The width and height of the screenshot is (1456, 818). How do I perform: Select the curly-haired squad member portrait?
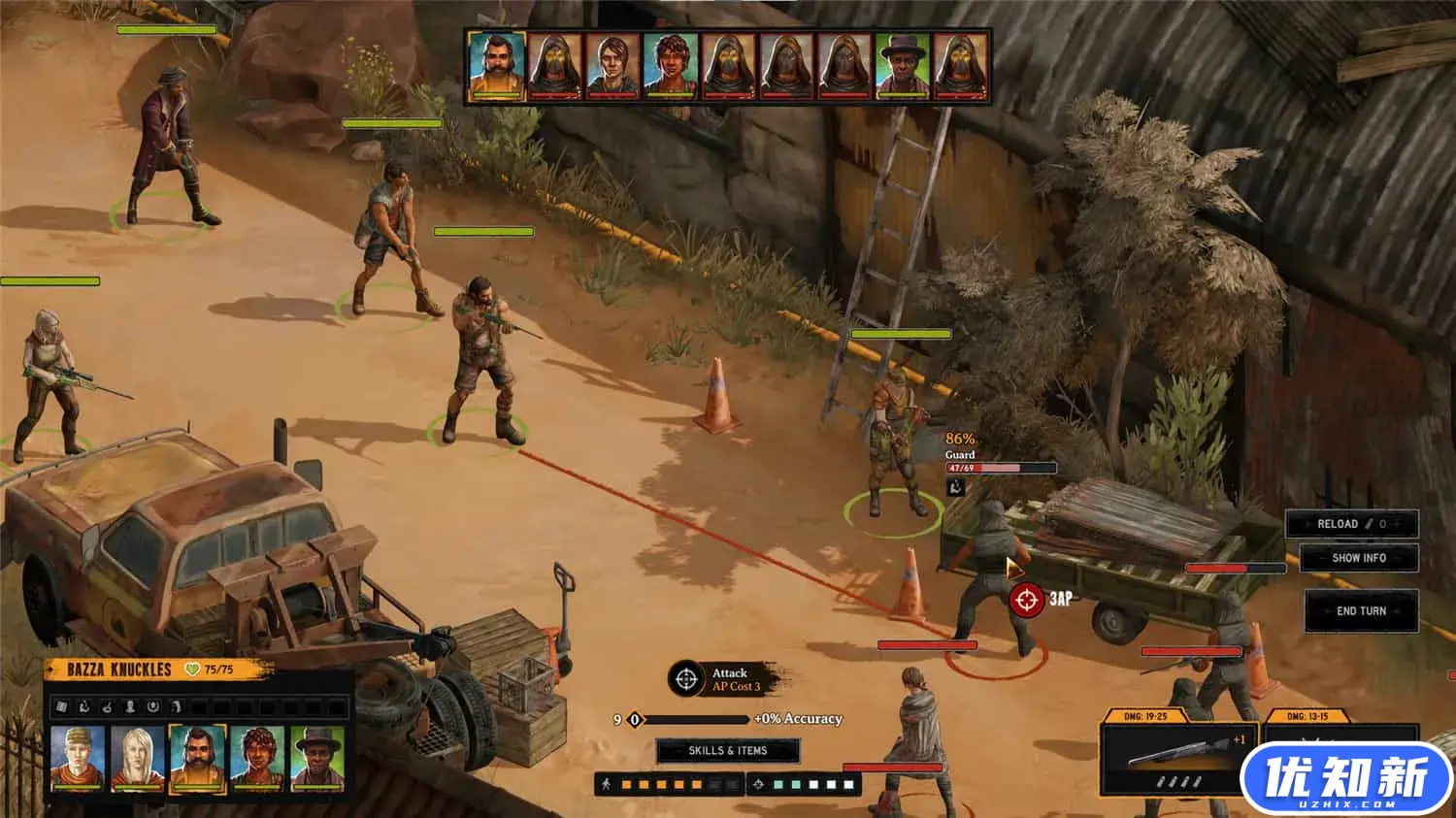(x=257, y=756)
